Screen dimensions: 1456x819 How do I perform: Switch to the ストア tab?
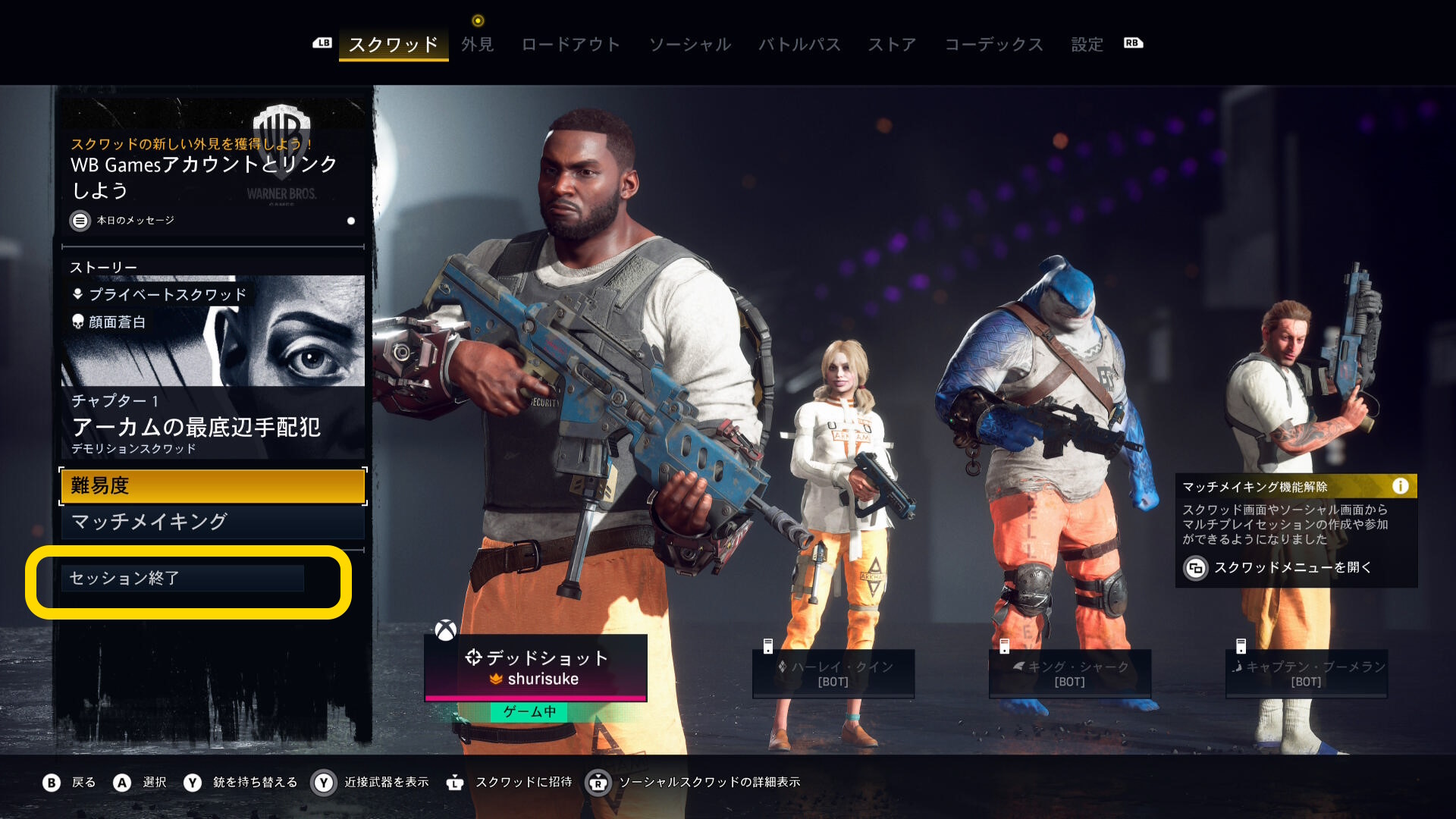tap(892, 44)
